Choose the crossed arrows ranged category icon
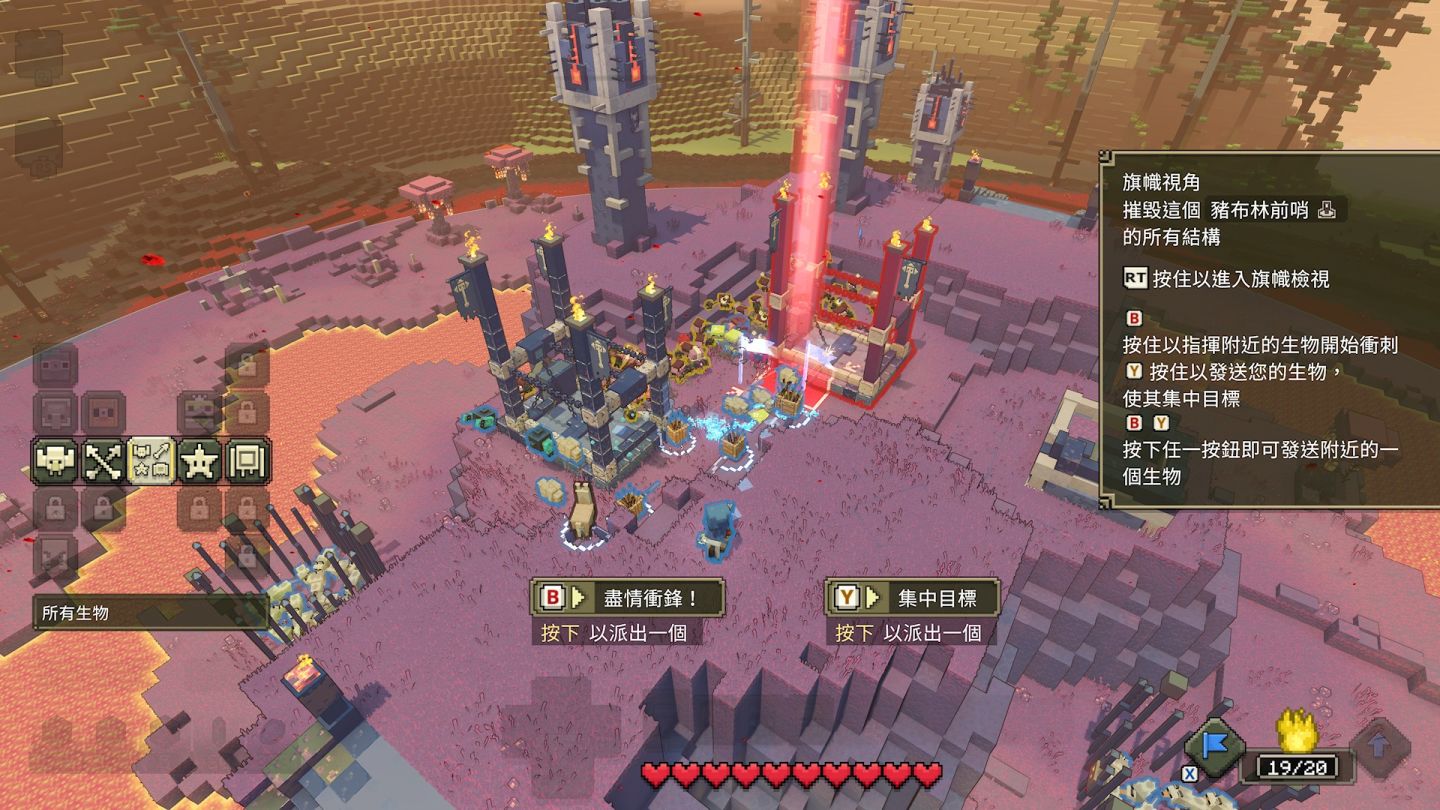Screen dimensions: 1440x810 [103, 461]
